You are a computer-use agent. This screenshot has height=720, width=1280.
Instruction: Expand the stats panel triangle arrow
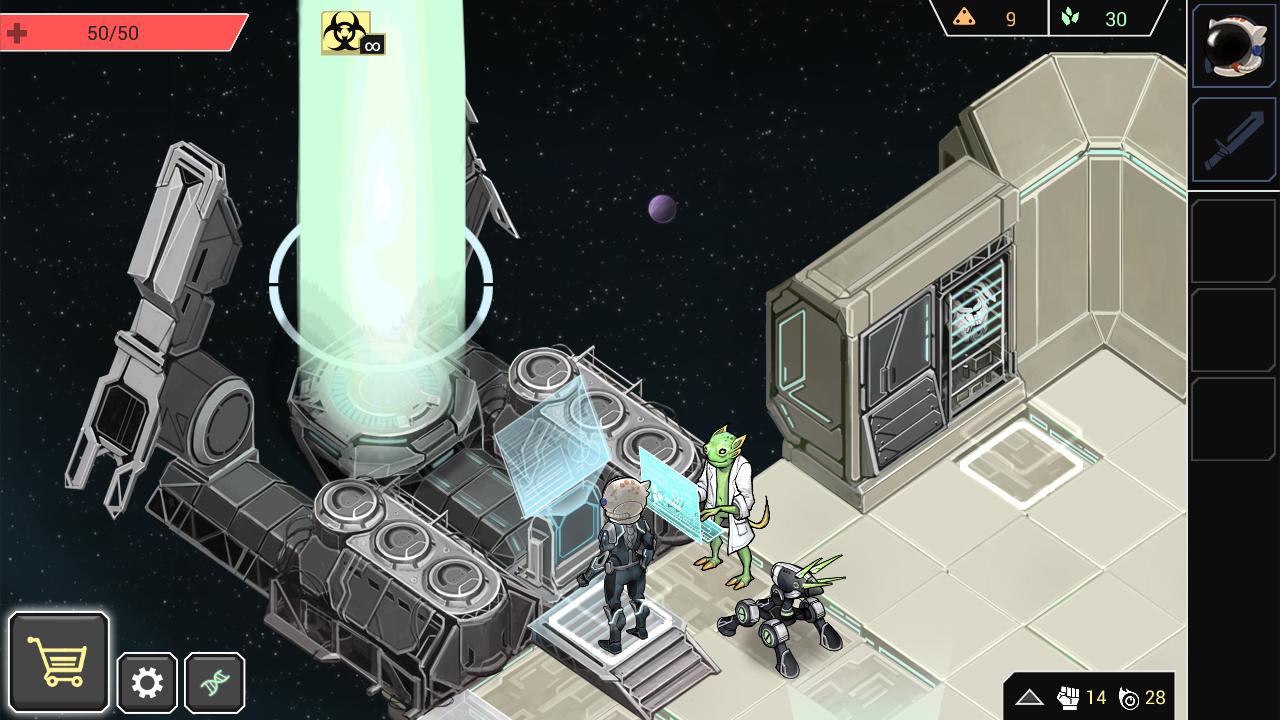tap(1029, 698)
